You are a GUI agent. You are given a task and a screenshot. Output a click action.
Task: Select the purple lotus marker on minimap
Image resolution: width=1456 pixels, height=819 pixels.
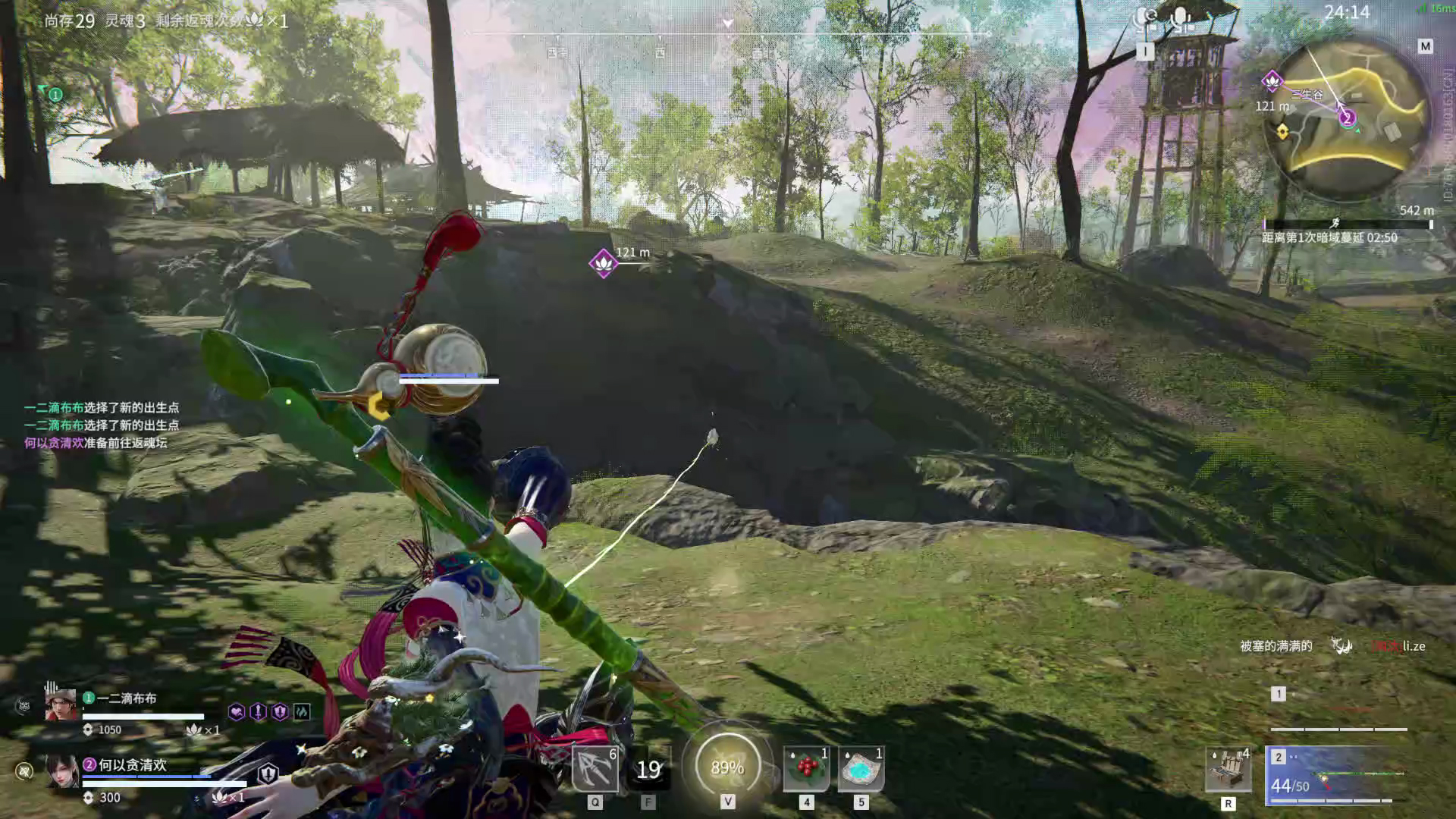point(1272,80)
